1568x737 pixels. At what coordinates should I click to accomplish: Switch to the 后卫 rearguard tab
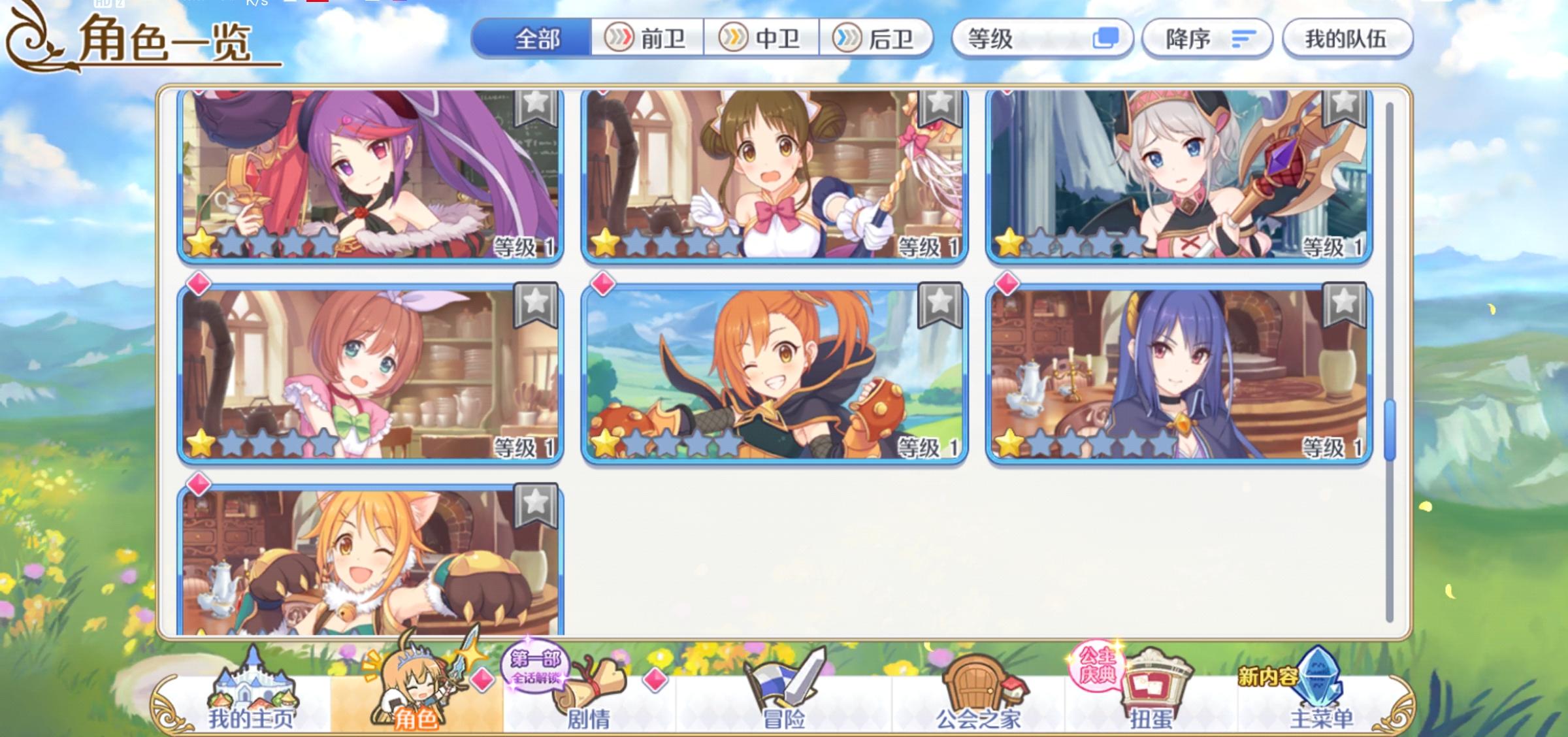click(878, 37)
